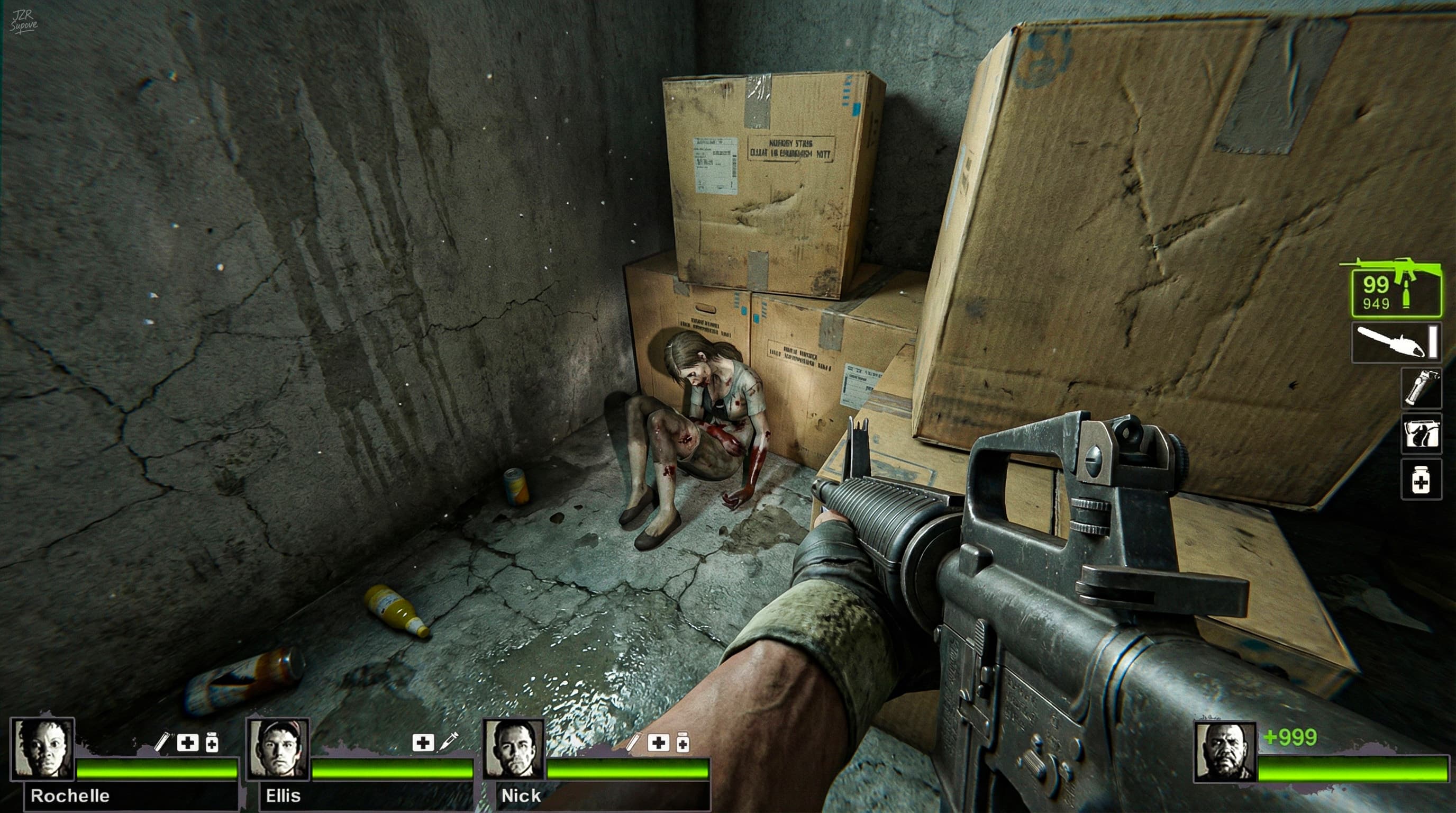This screenshot has height=813, width=1456.
Task: Select the pipe bomb throwable slot
Action: coord(1421,388)
